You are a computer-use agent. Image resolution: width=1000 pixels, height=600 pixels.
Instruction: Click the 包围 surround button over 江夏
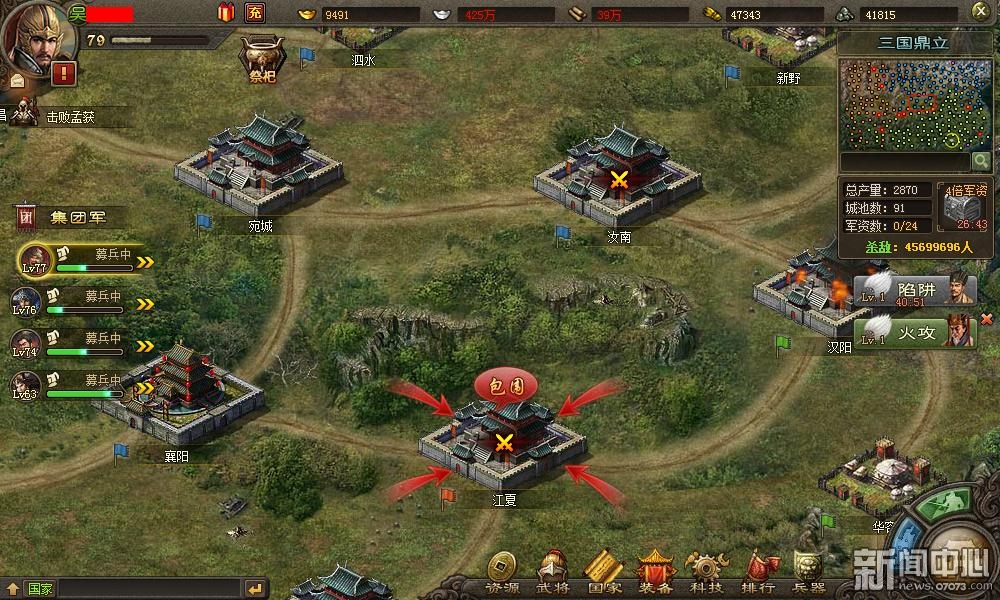pos(505,384)
